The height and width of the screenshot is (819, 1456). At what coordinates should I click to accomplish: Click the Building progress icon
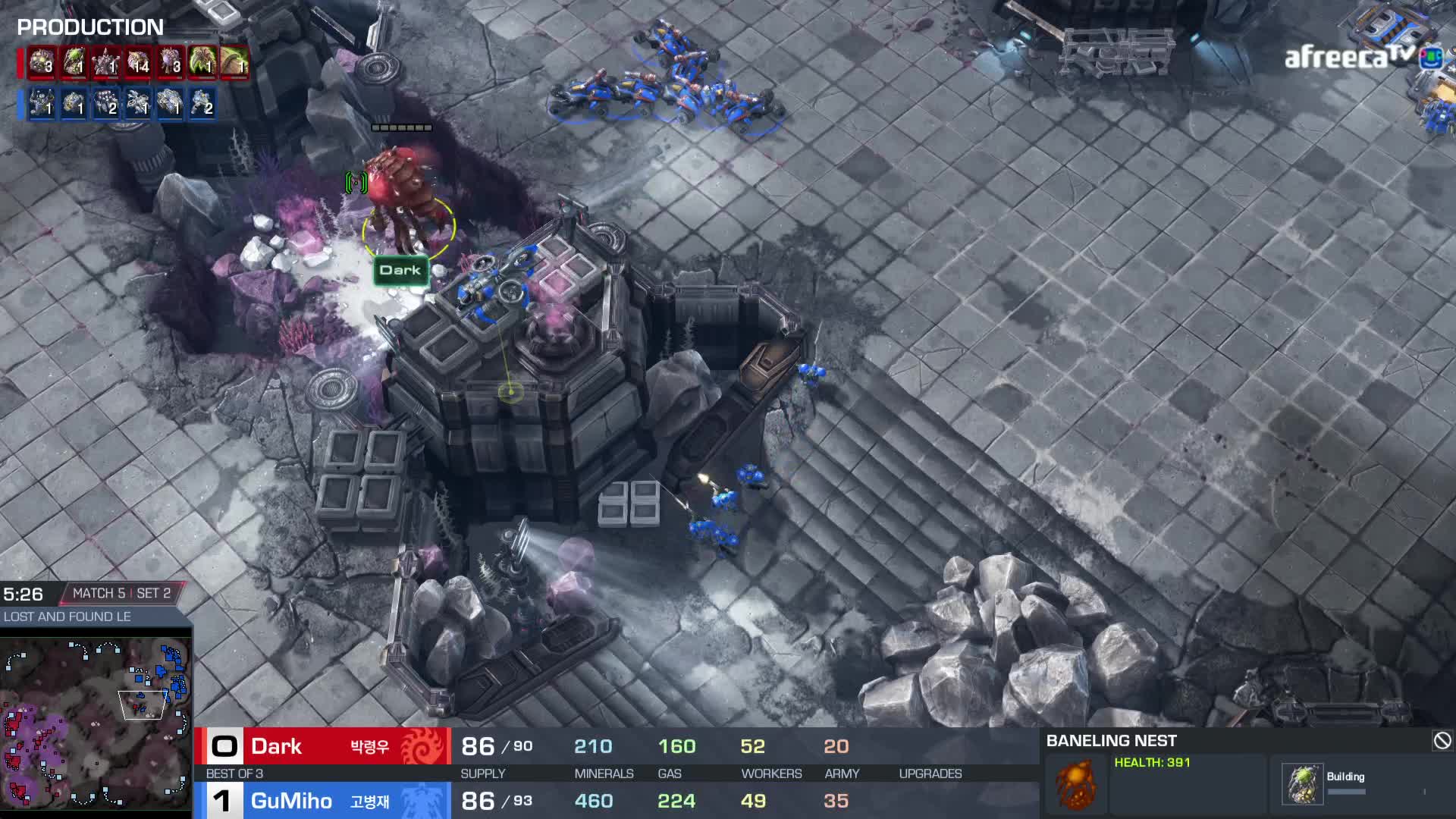pos(1302,783)
